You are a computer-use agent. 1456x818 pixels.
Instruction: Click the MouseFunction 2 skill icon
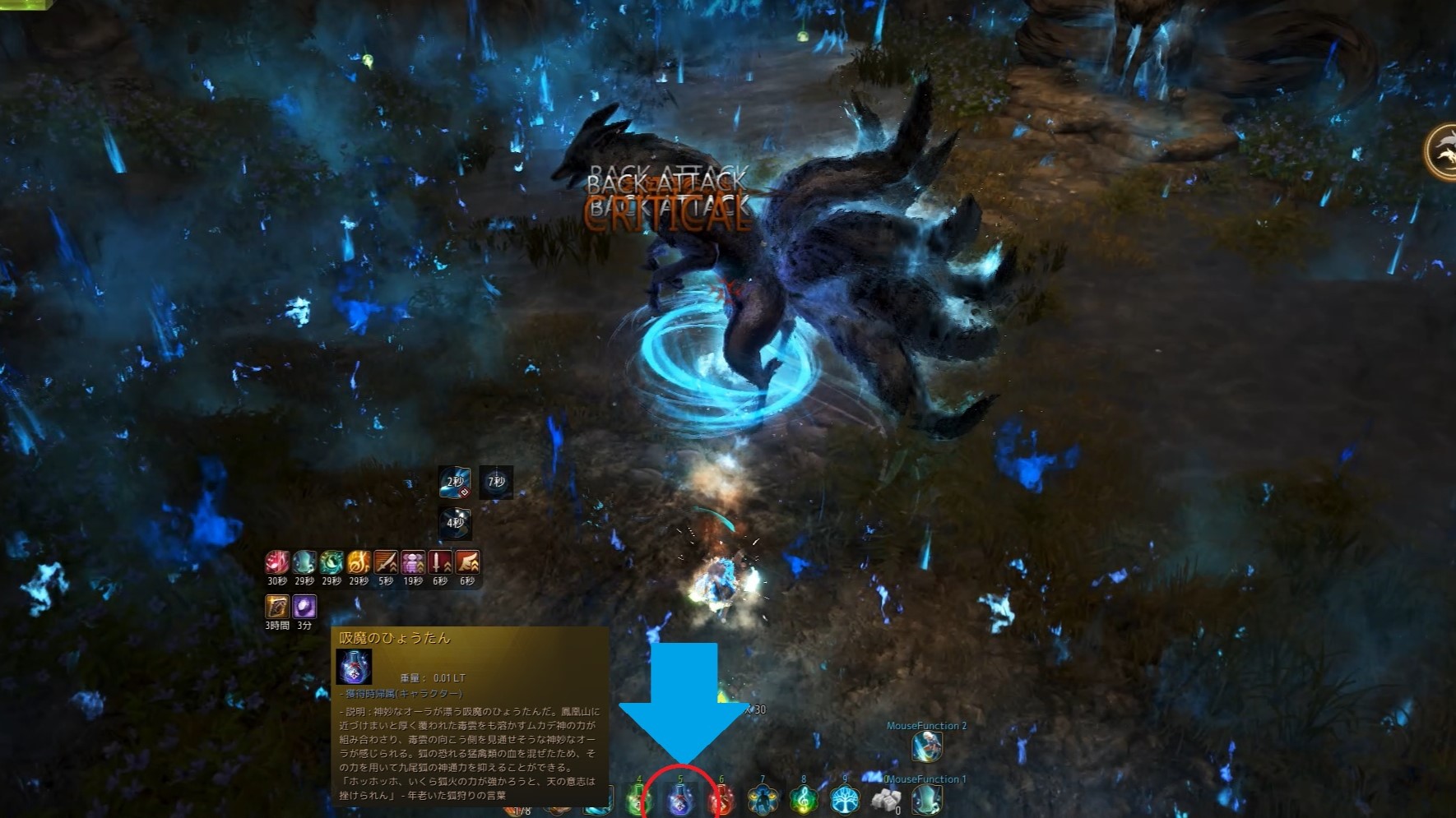[x=927, y=746]
